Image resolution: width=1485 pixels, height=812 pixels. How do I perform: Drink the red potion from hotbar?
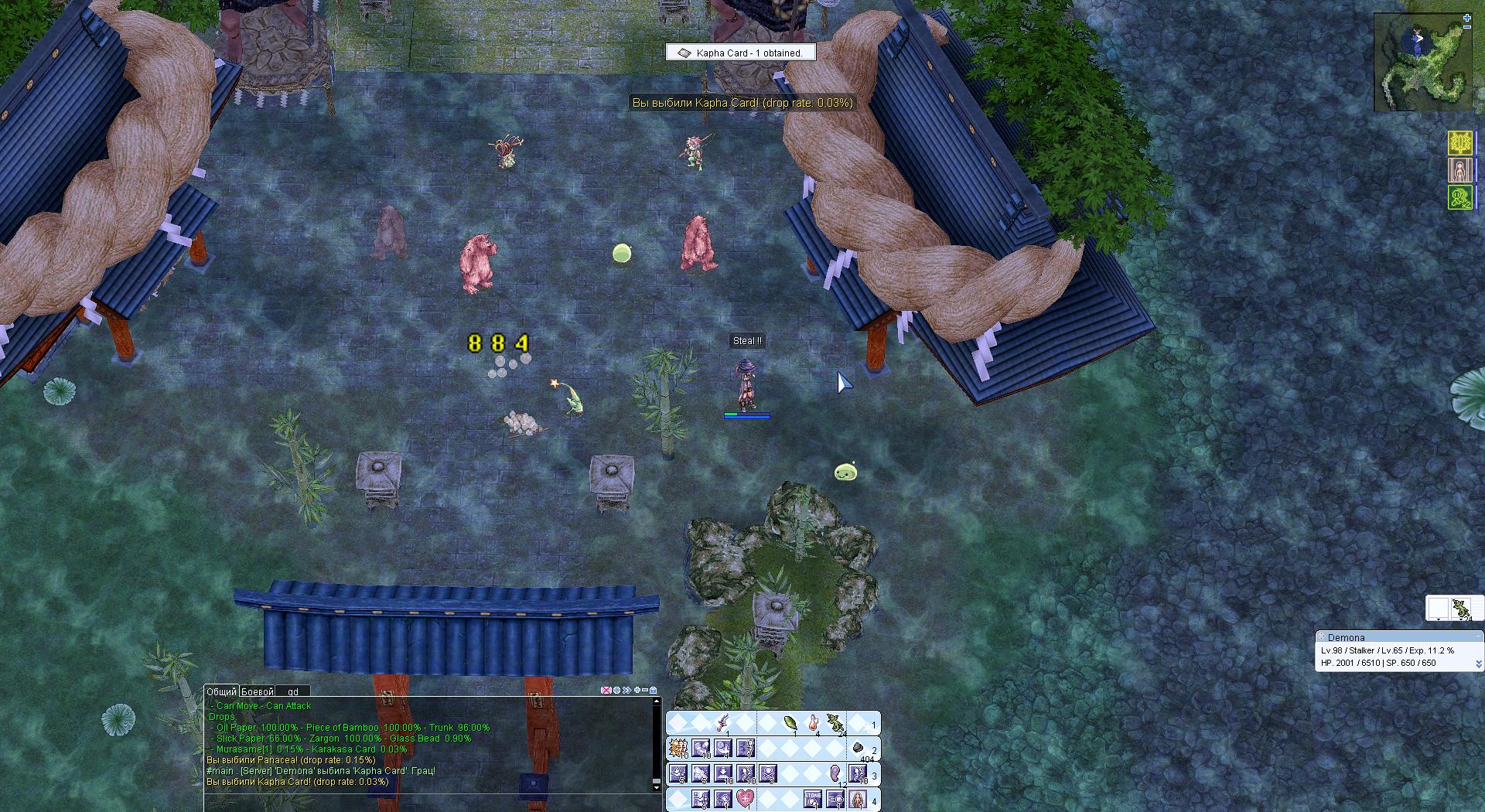point(814,723)
